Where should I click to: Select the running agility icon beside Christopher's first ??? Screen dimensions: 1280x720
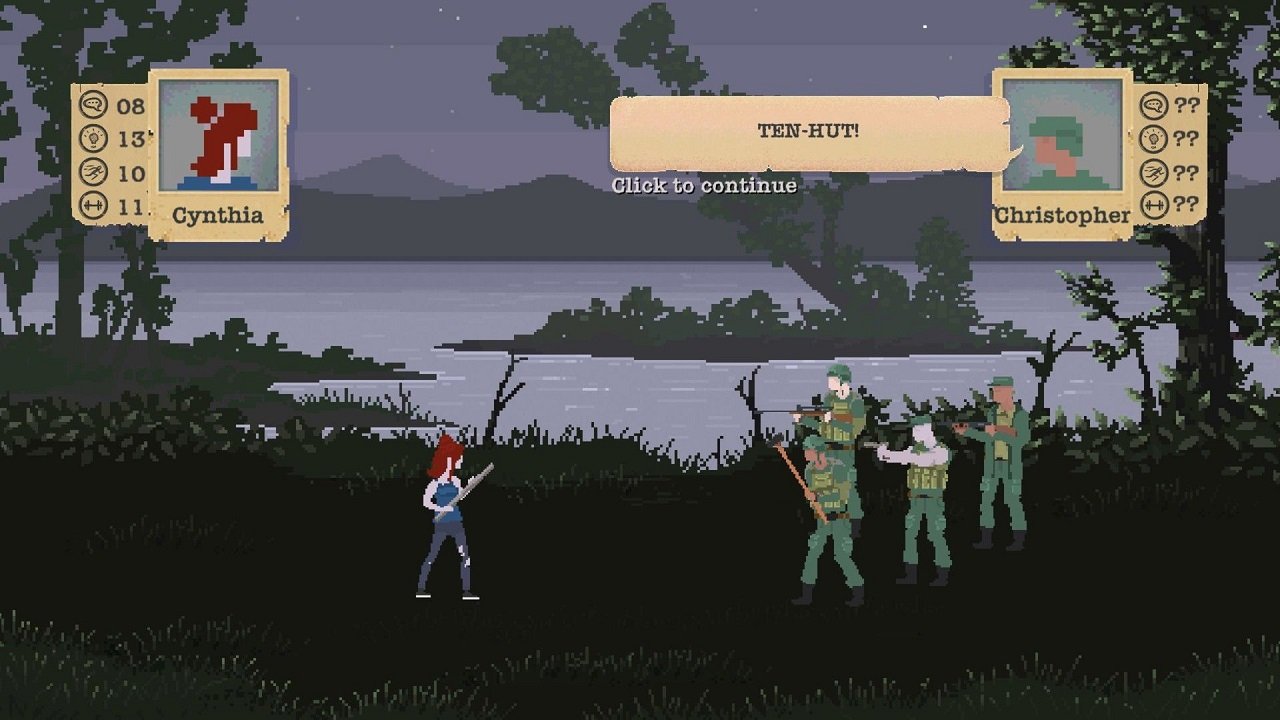1153,172
